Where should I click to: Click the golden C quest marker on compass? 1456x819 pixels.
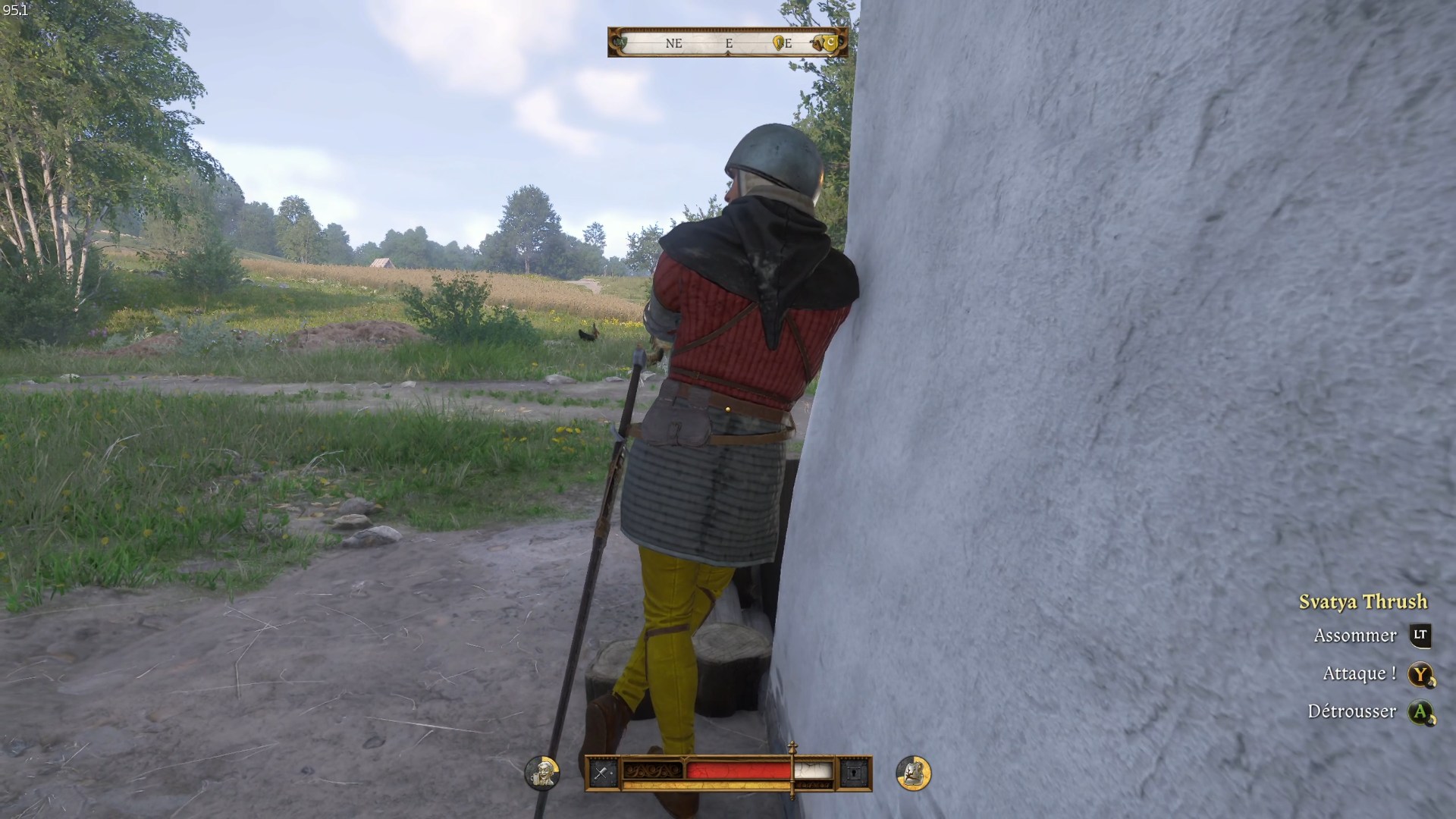coord(831,42)
